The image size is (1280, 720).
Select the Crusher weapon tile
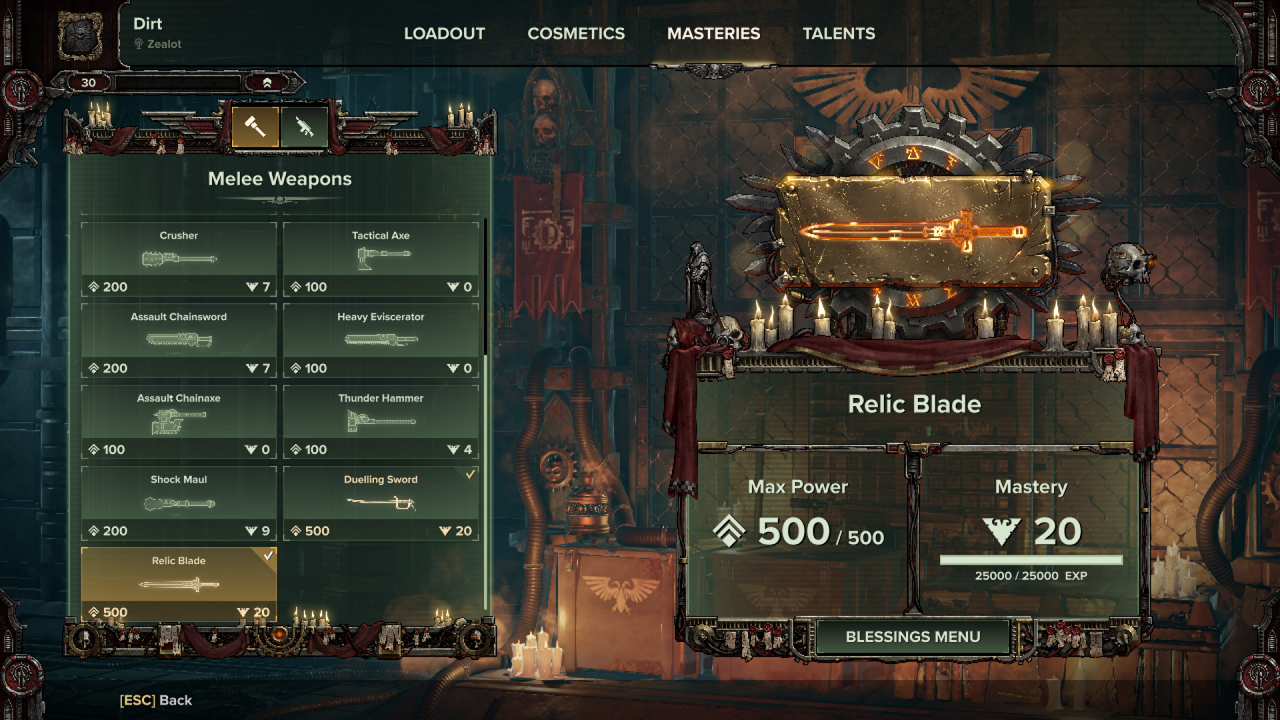coord(179,259)
